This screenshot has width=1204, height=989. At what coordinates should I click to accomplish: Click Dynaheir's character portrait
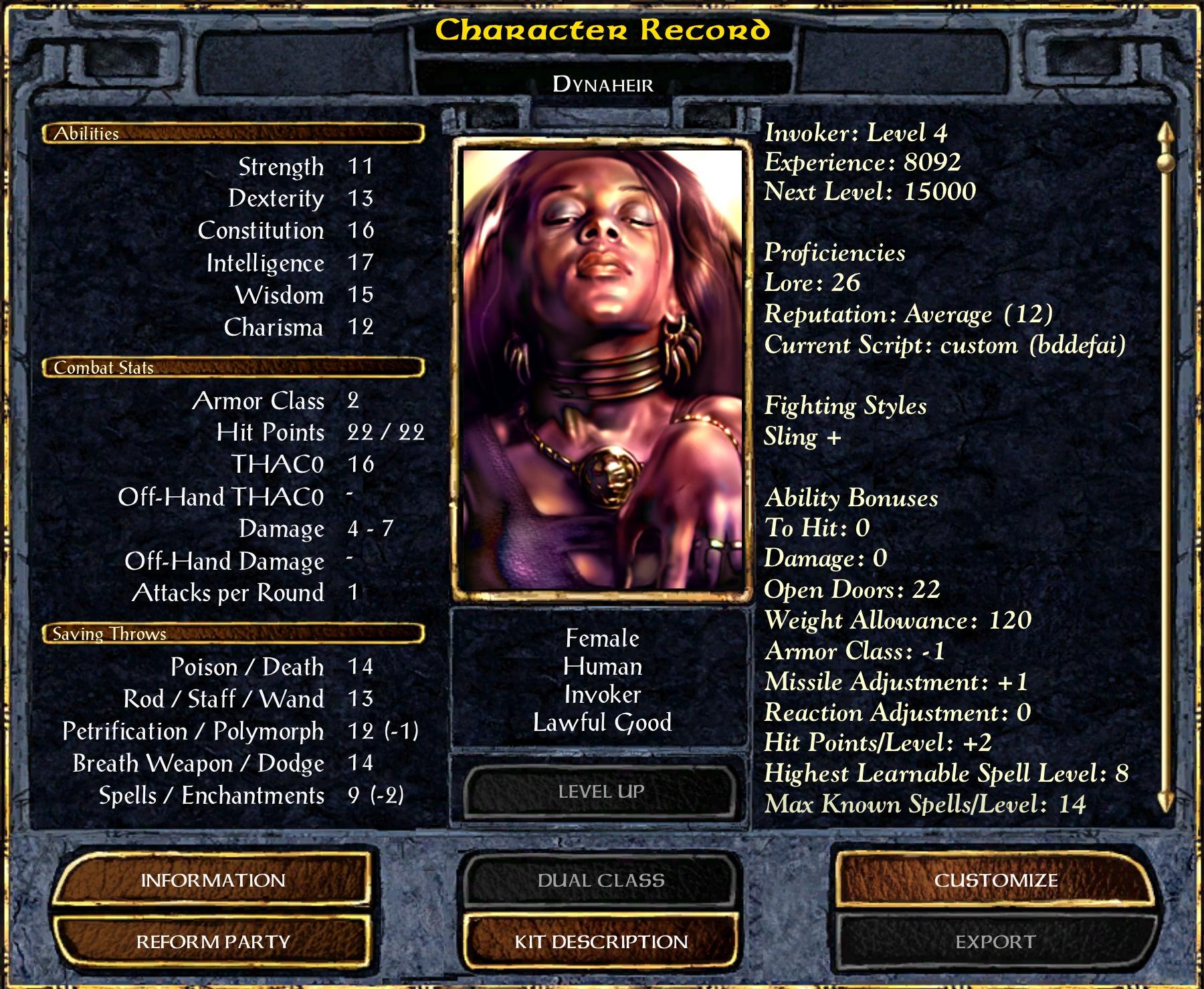(x=602, y=369)
